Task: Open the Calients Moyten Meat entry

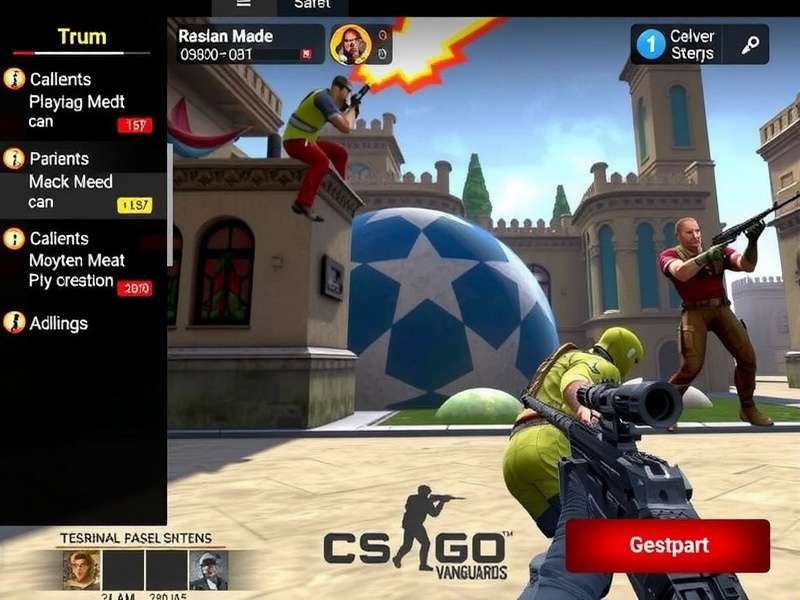Action: (78, 260)
